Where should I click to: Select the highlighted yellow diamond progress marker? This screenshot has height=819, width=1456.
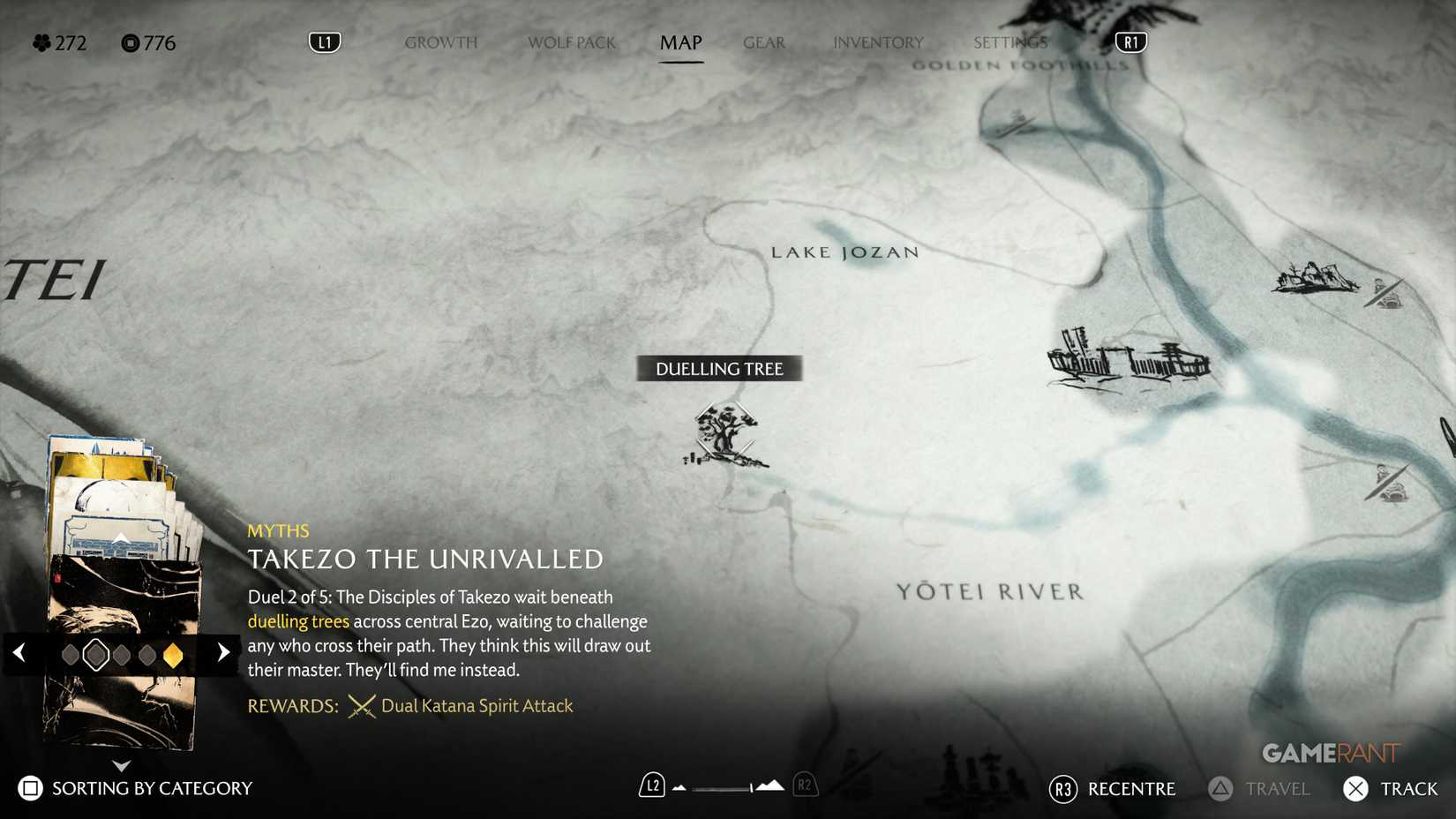click(173, 654)
